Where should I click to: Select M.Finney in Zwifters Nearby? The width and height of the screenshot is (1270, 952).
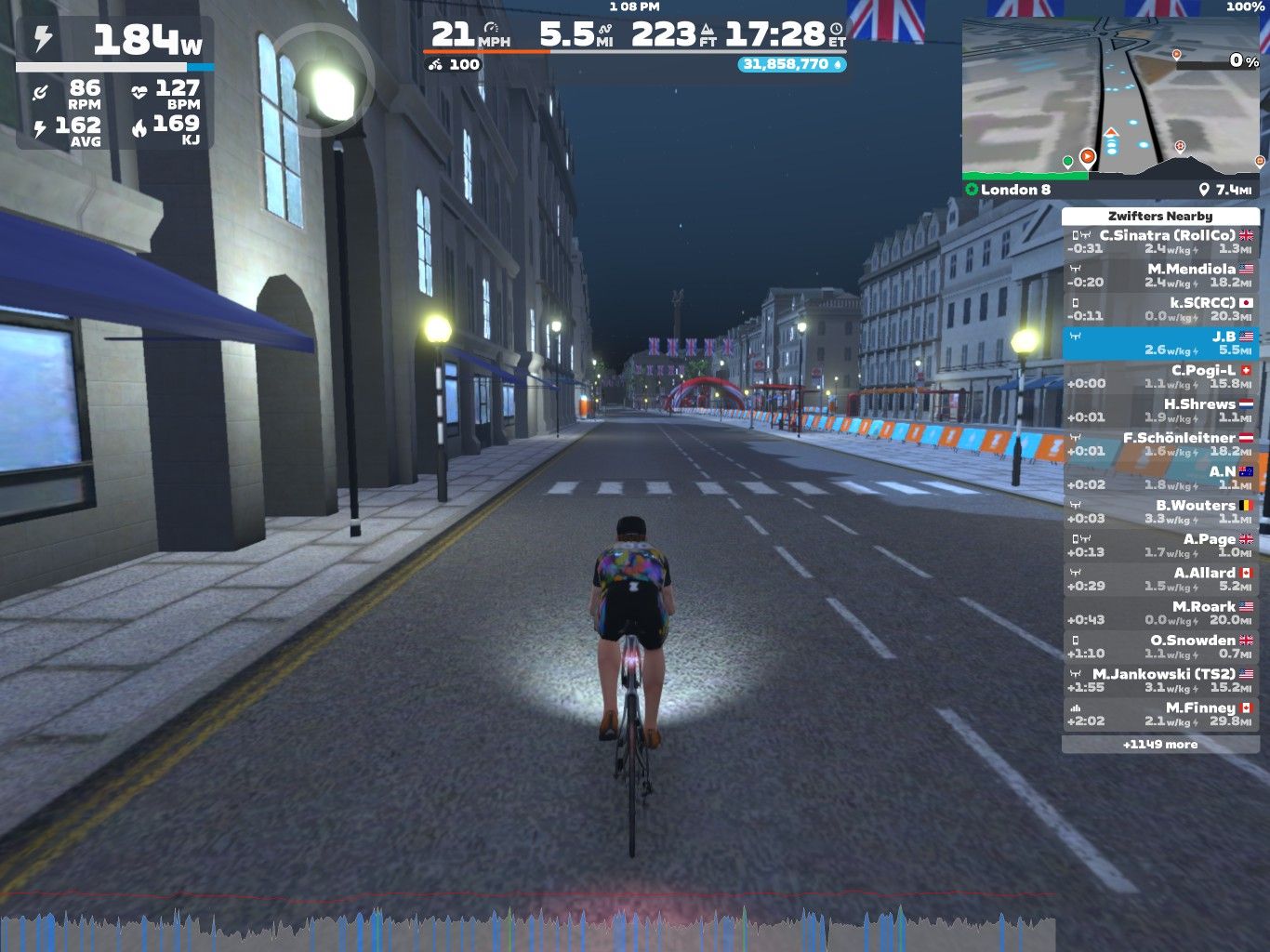(1160, 714)
